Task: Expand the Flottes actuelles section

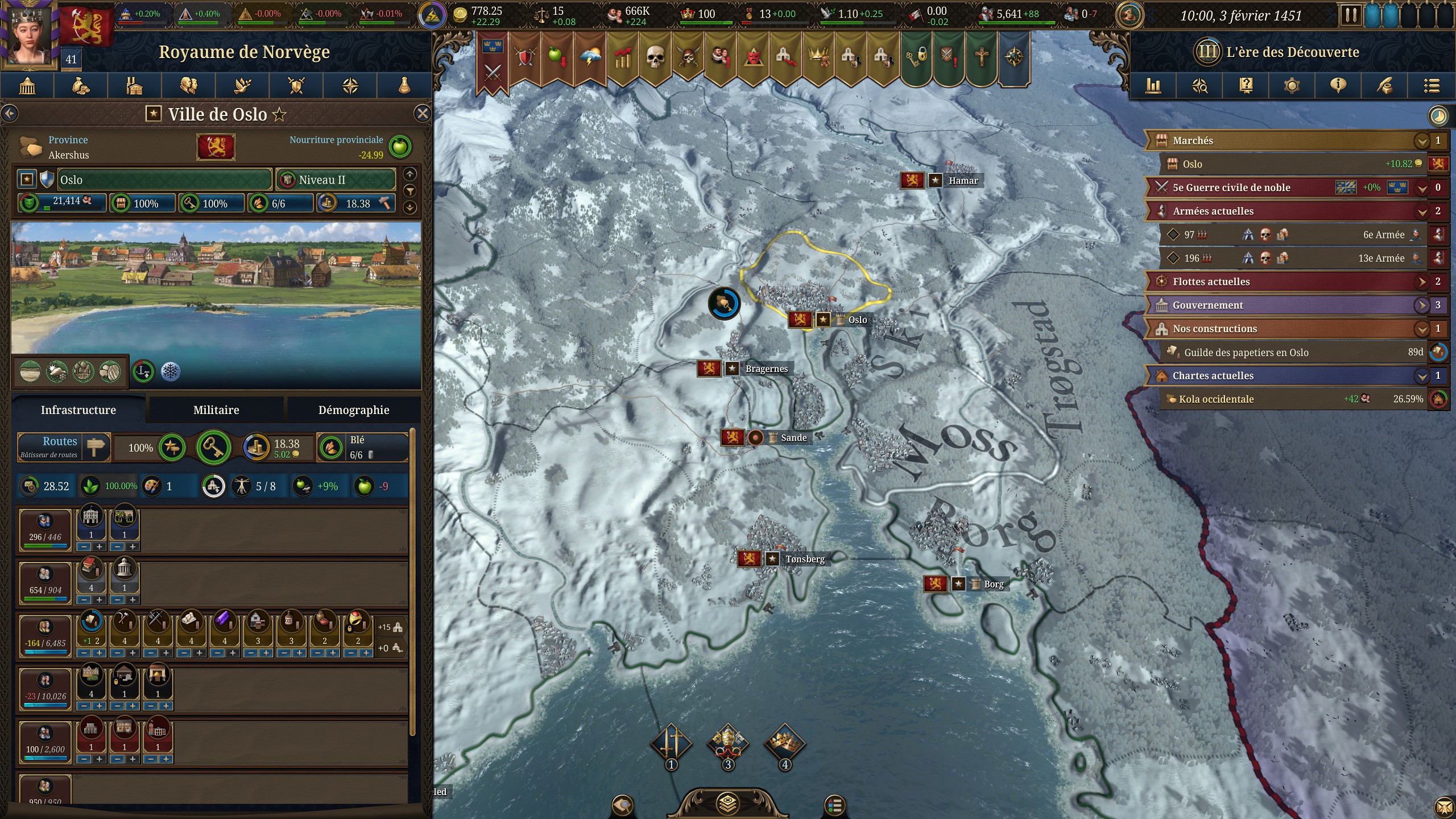Action: coord(1422,282)
